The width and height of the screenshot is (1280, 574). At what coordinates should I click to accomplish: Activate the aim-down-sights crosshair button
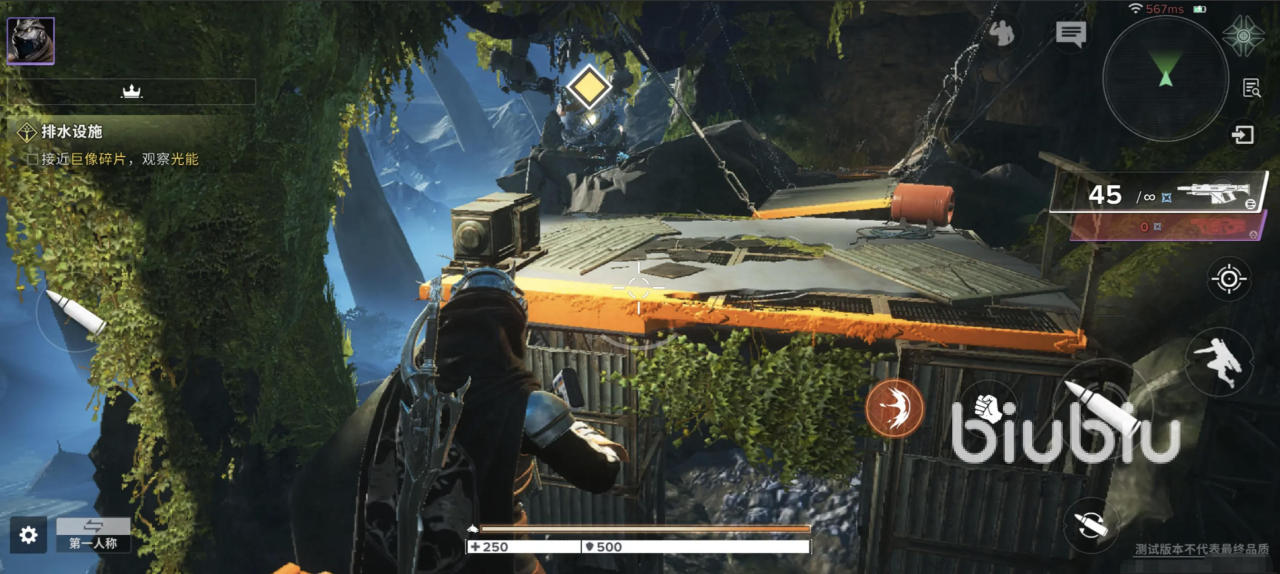point(1229,279)
